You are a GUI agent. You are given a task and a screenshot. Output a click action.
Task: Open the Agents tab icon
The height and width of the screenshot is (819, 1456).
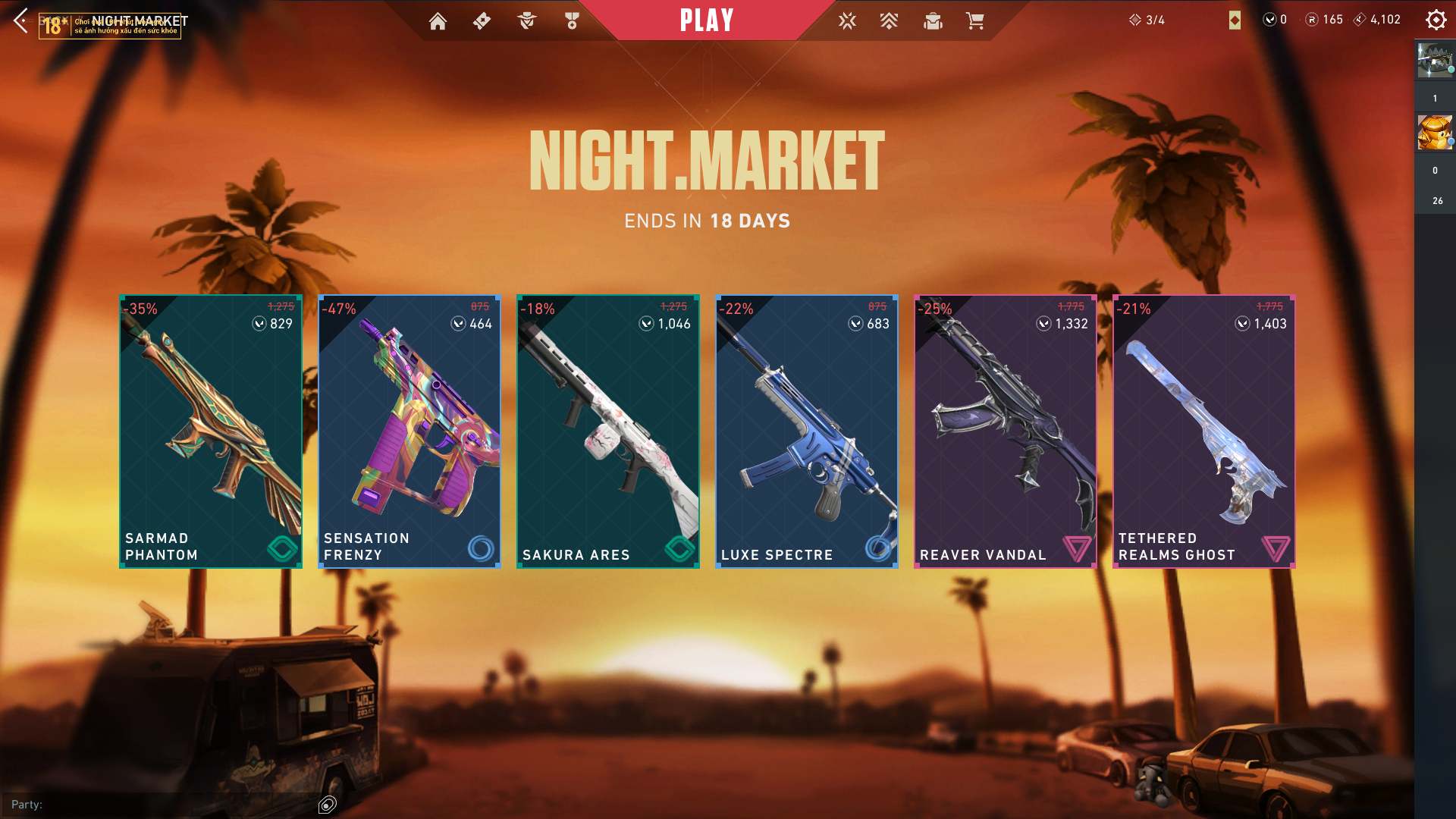point(527,21)
